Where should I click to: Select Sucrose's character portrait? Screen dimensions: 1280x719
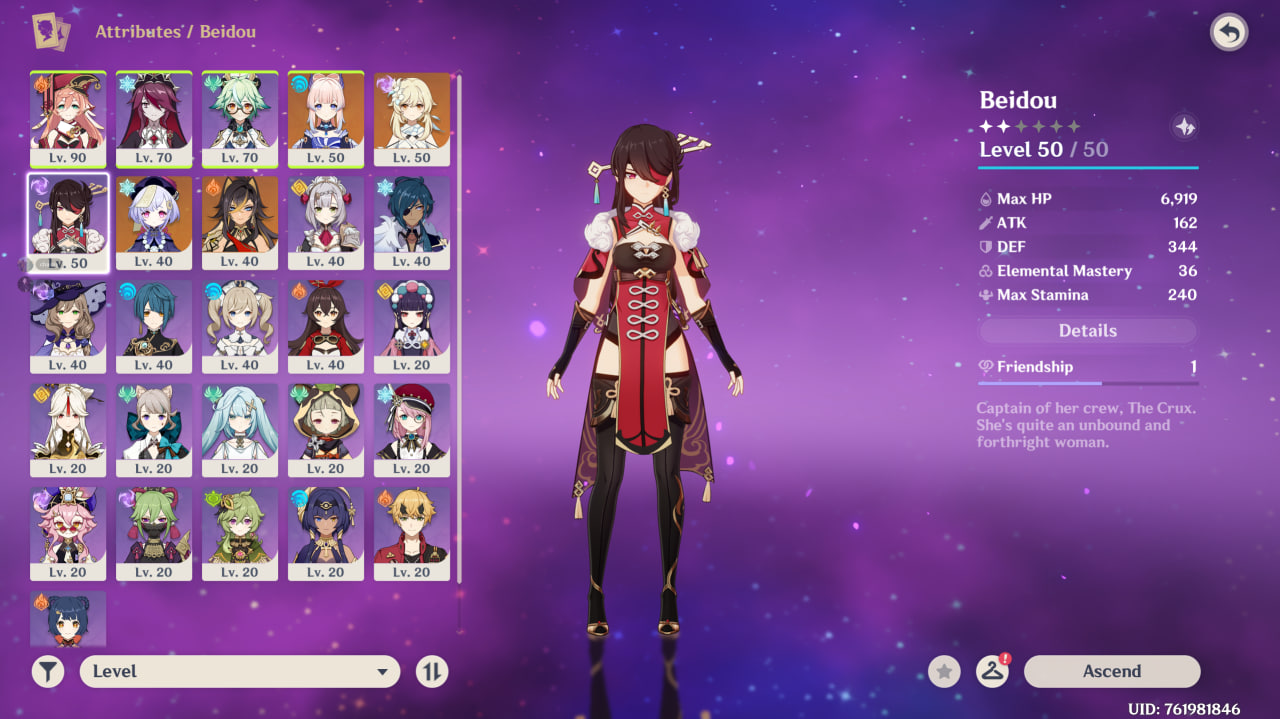[x=240, y=118]
